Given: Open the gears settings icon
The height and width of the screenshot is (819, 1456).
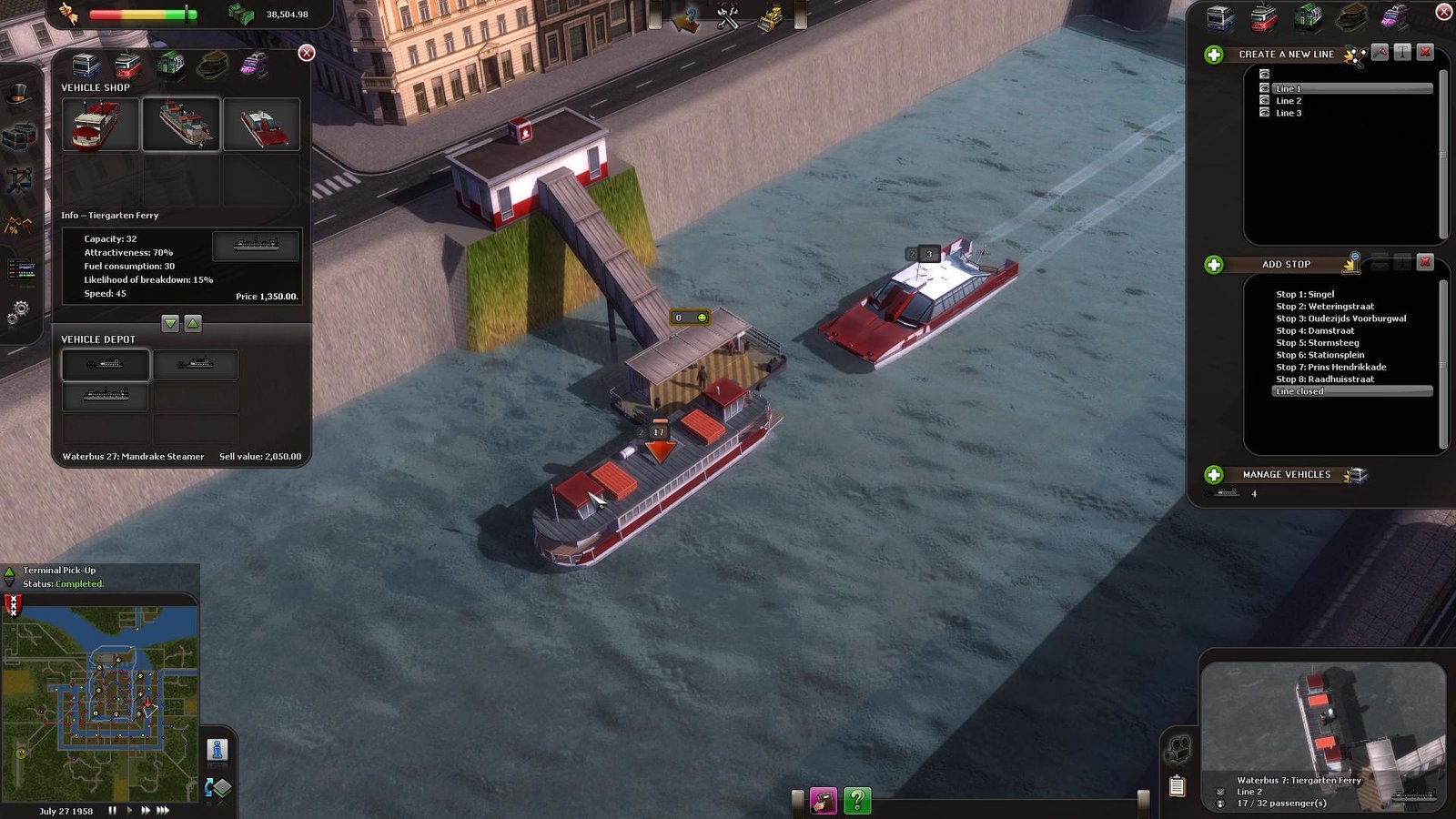Looking at the screenshot, I should [x=17, y=314].
